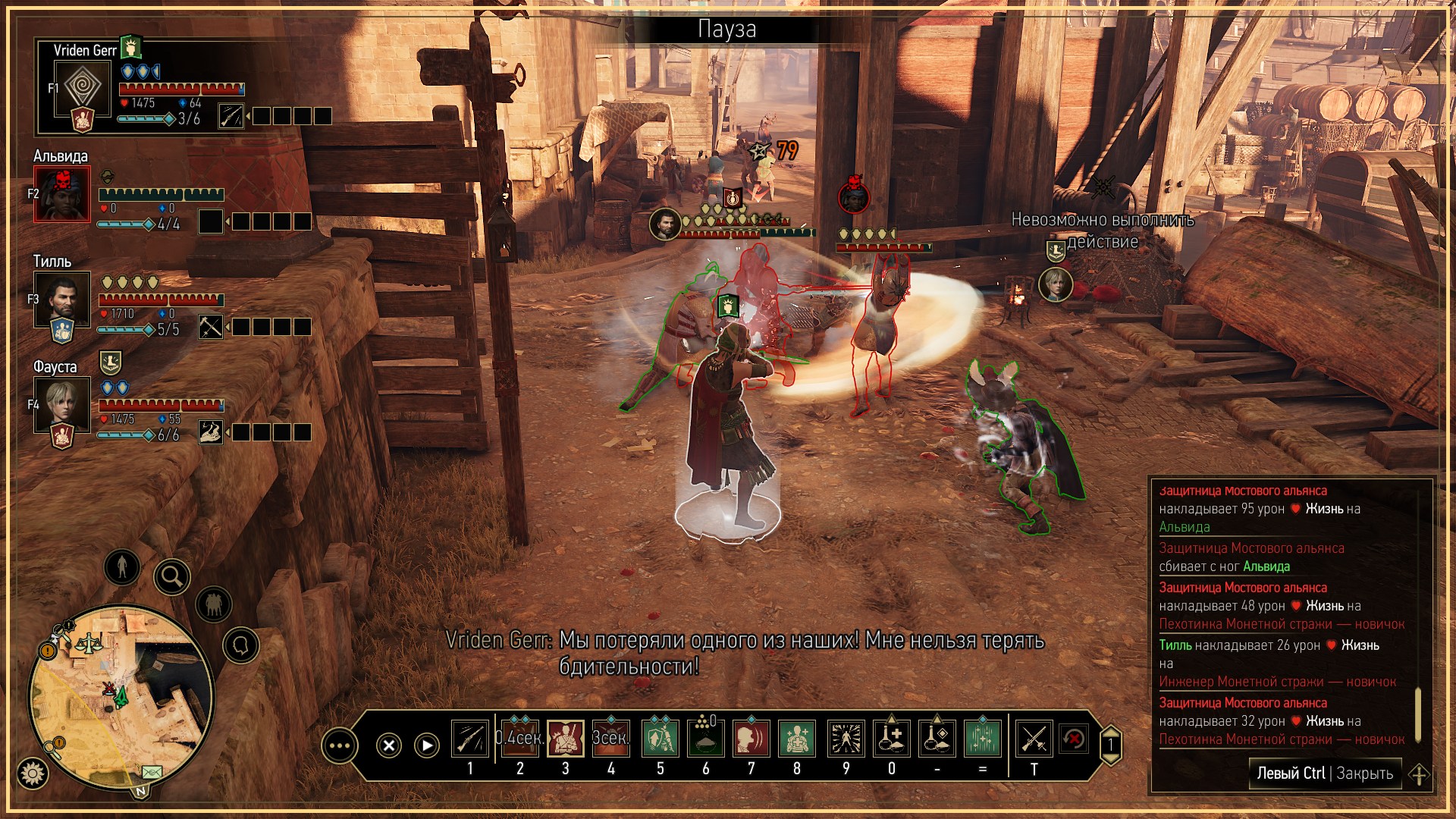The height and width of the screenshot is (819, 1456).
Task: Cancel current action with the X button
Action: coord(389,745)
